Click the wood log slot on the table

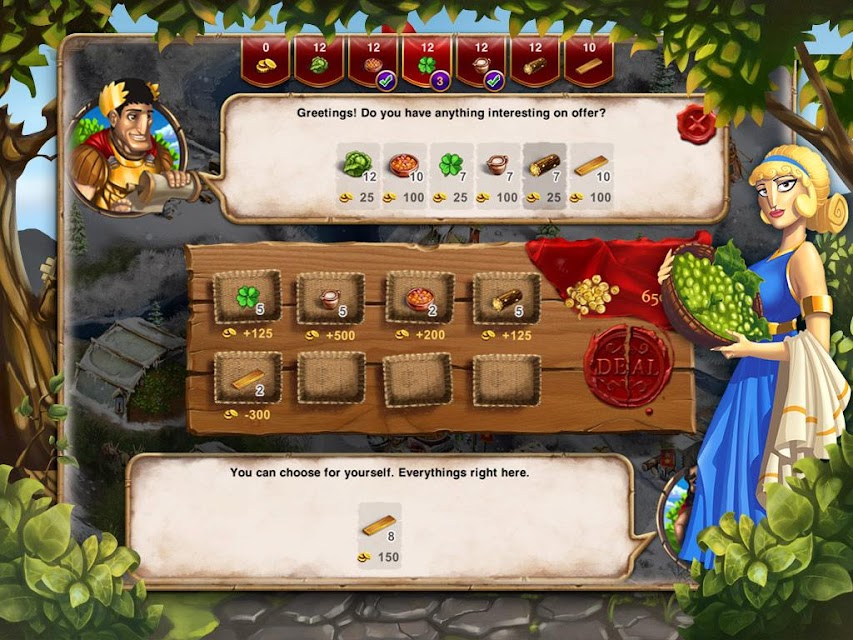click(506, 298)
